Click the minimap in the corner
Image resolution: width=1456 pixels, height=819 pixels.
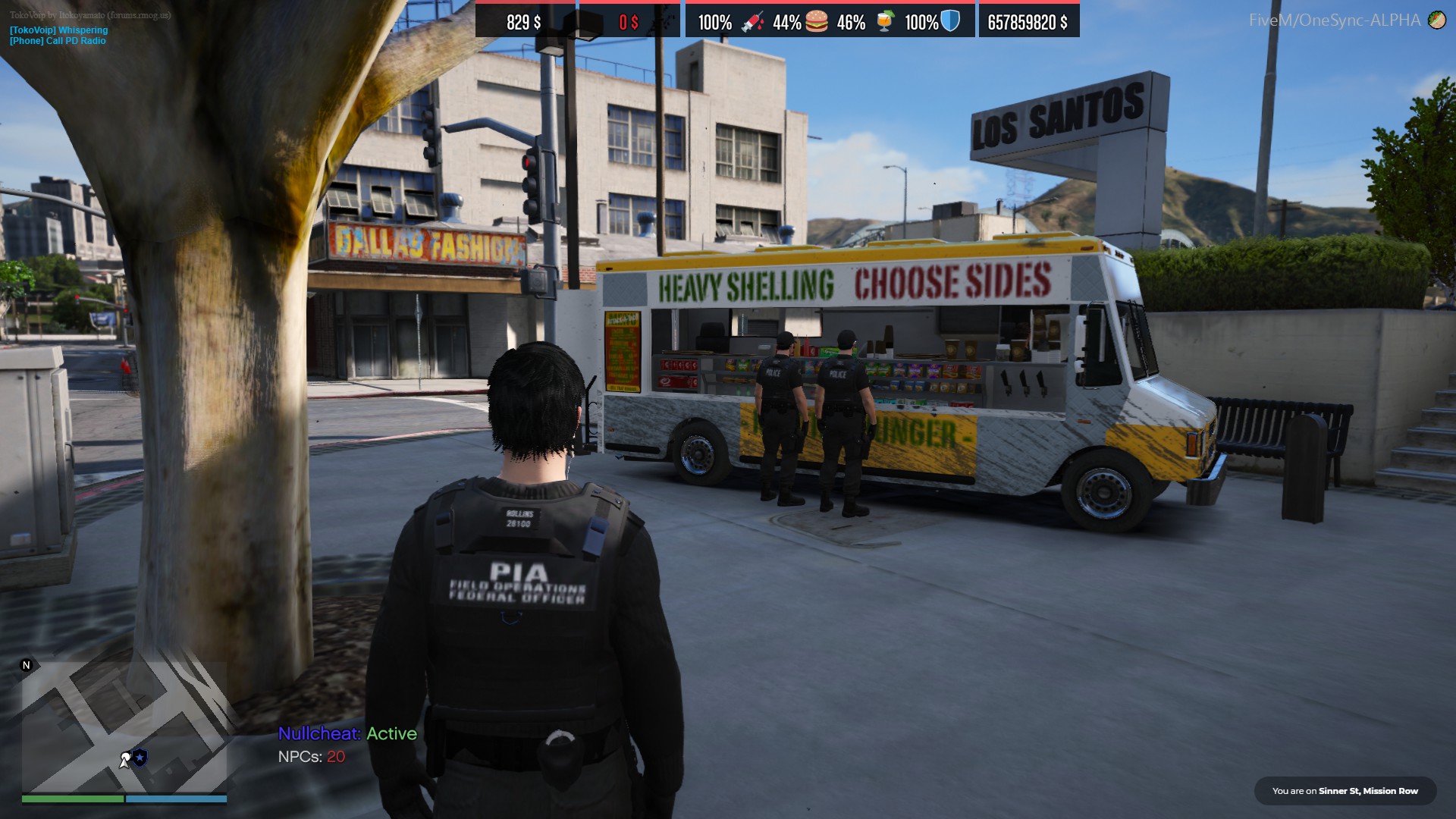pyautogui.click(x=124, y=726)
